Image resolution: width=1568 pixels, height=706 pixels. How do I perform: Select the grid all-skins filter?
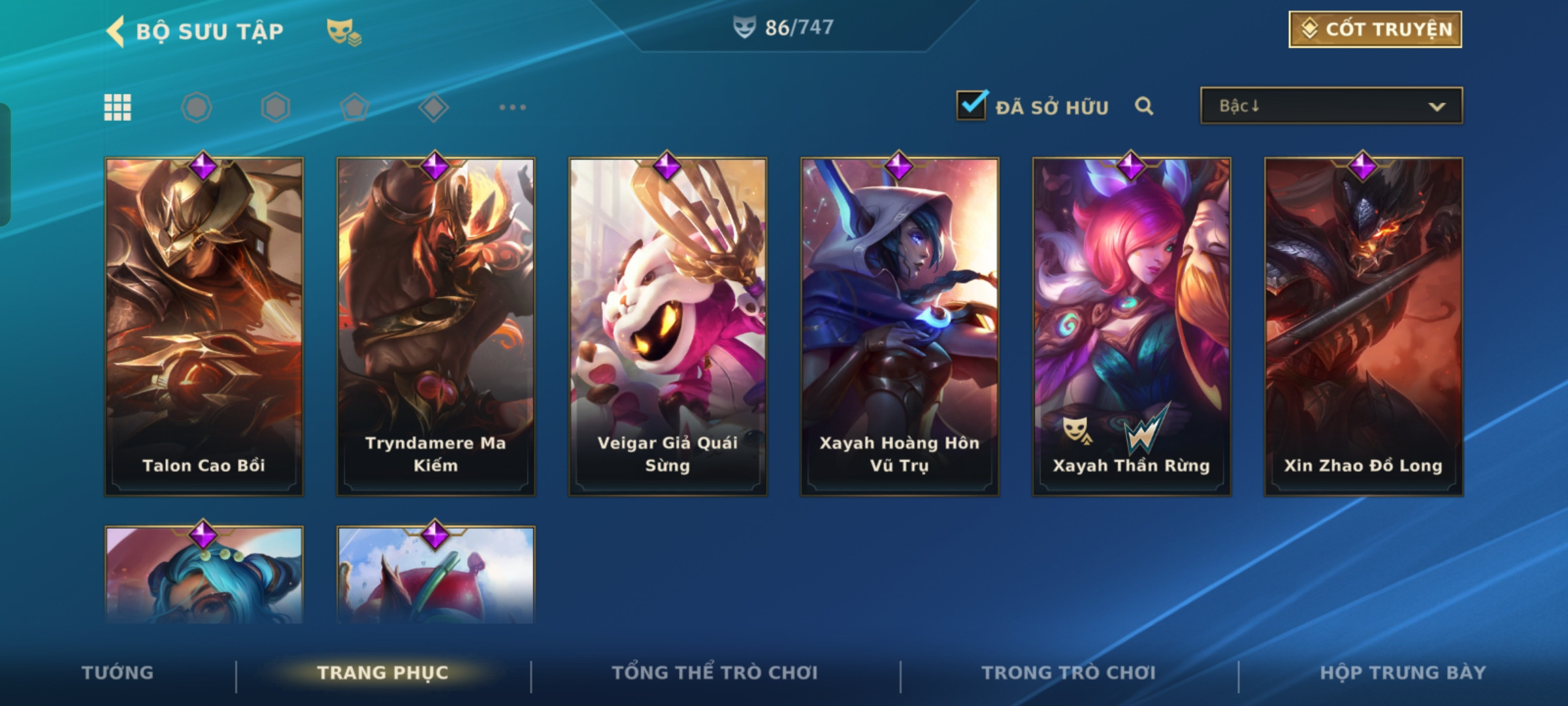coord(118,107)
